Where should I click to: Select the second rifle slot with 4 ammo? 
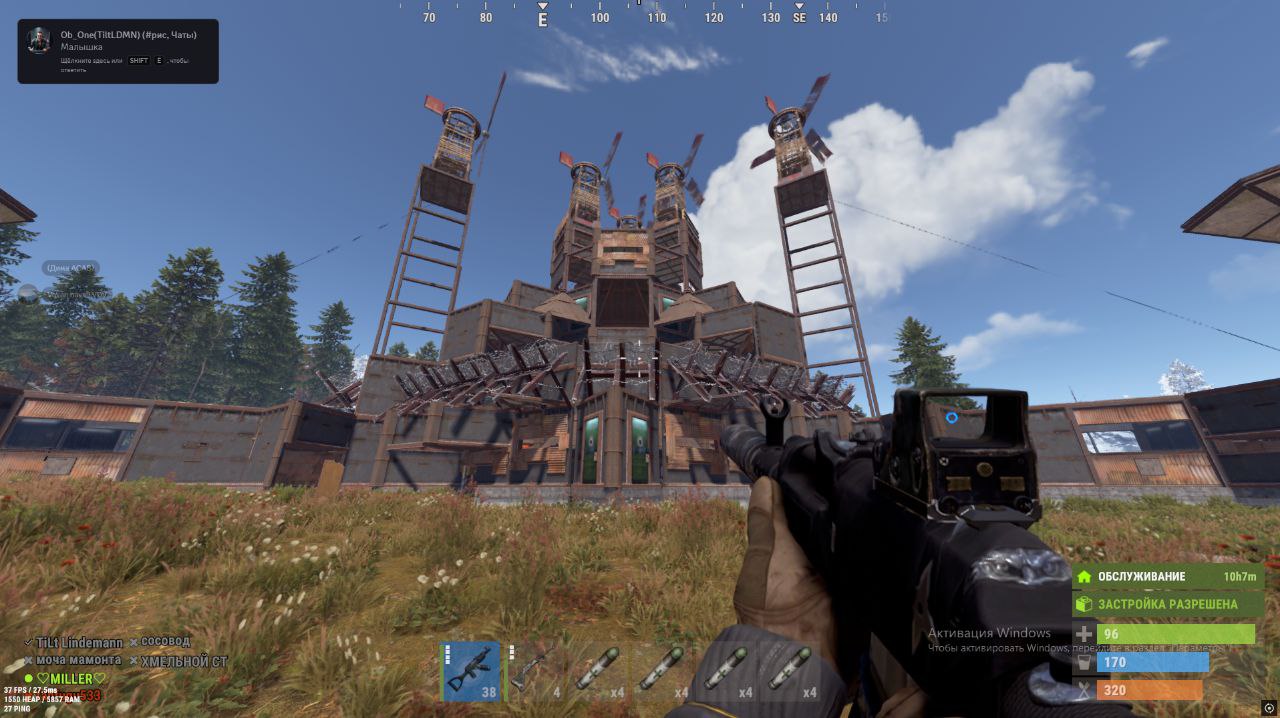pyautogui.click(x=535, y=671)
